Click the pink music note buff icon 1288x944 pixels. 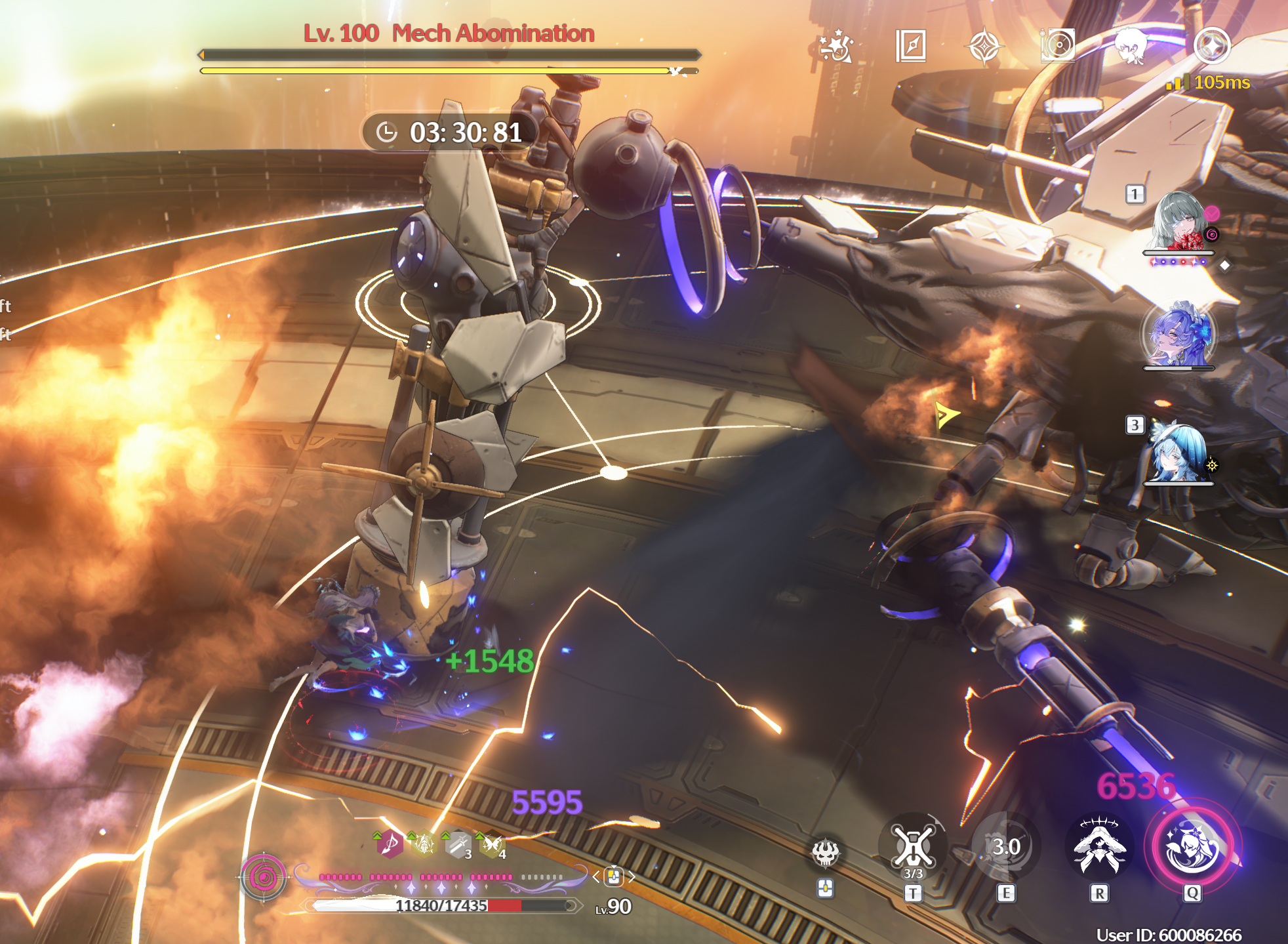tap(390, 844)
